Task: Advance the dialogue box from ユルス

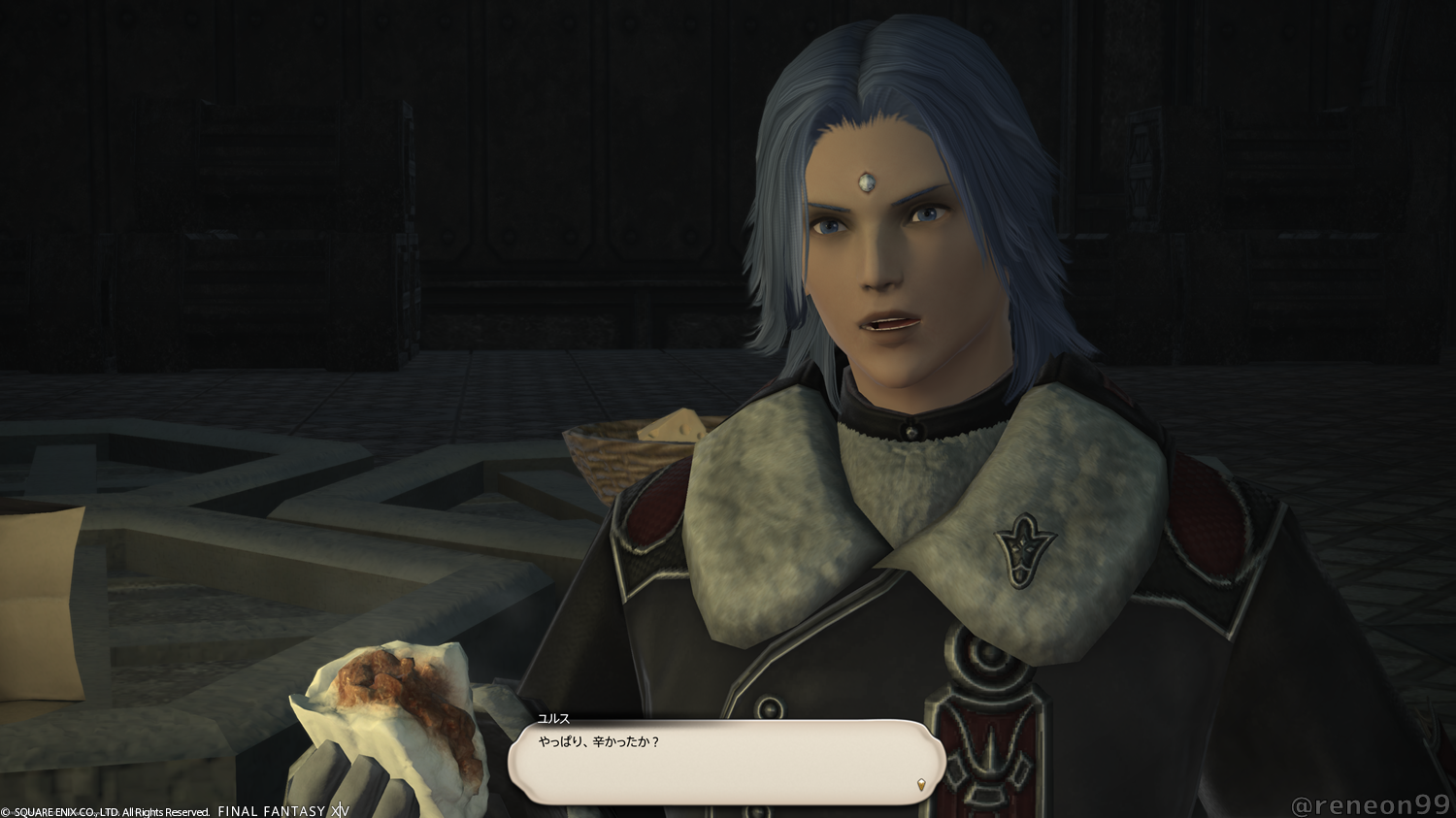Action: point(726,762)
